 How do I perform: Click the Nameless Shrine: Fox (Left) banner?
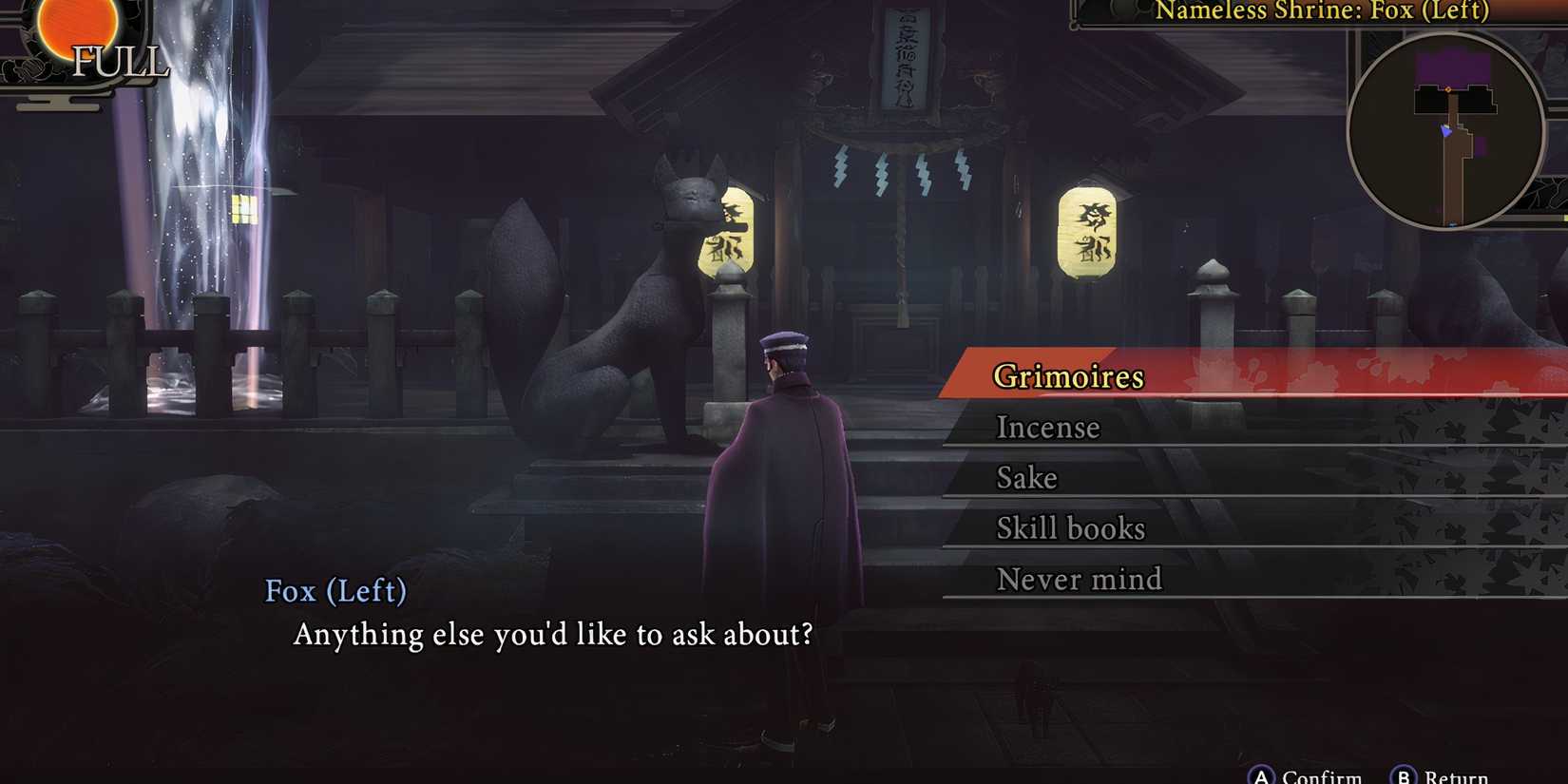pyautogui.click(x=1319, y=11)
